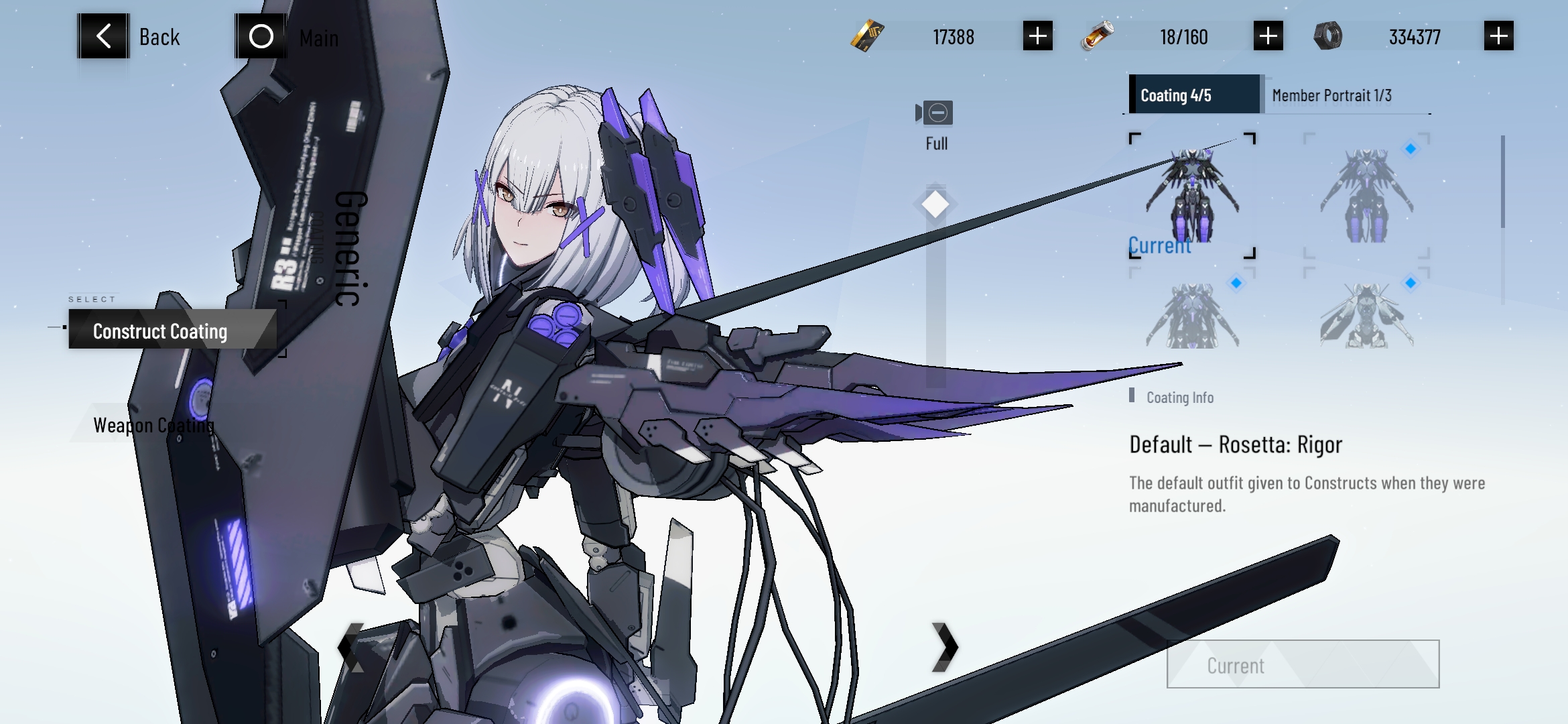
Task: Click the white diamond zoom slider handle
Action: [935, 204]
